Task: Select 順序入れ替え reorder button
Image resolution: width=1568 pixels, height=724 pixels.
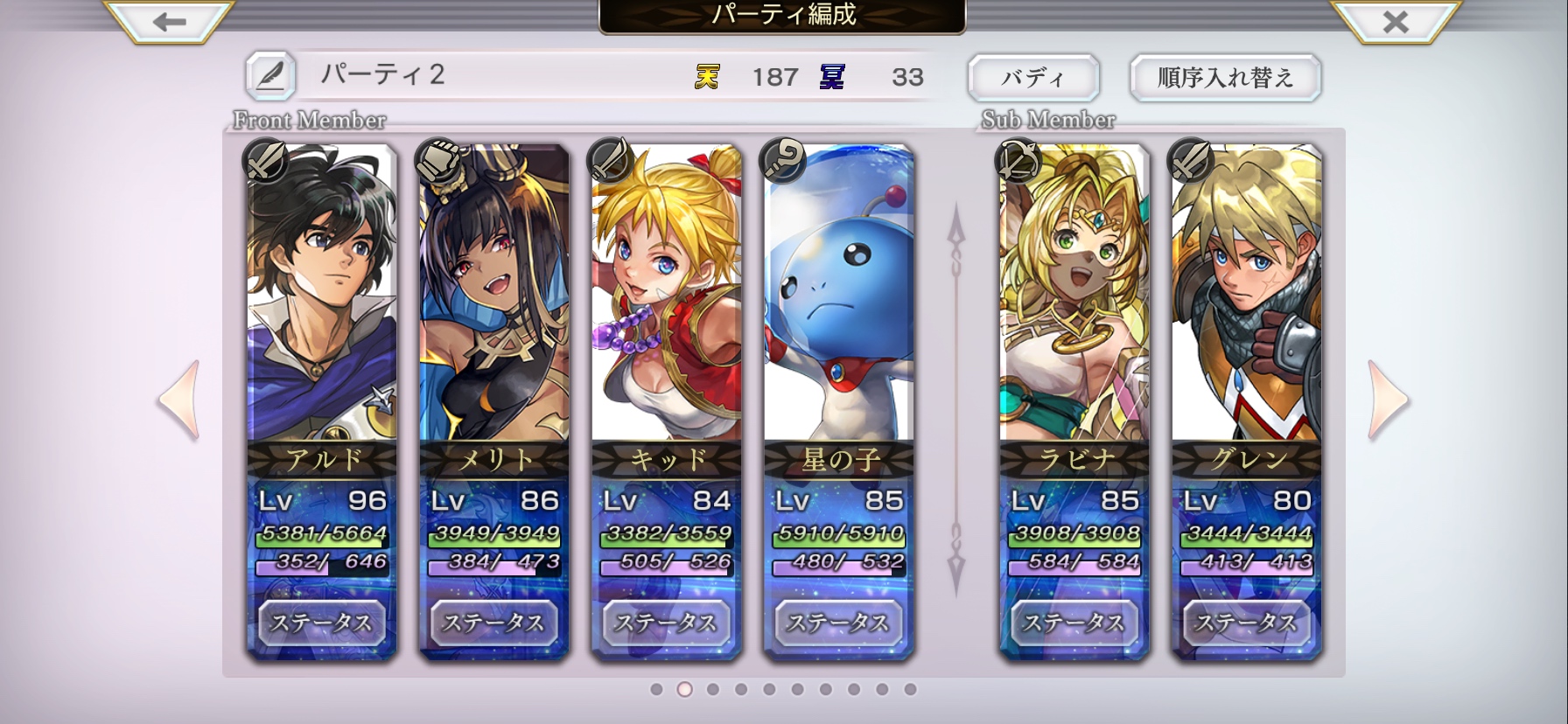Action: [x=1225, y=78]
